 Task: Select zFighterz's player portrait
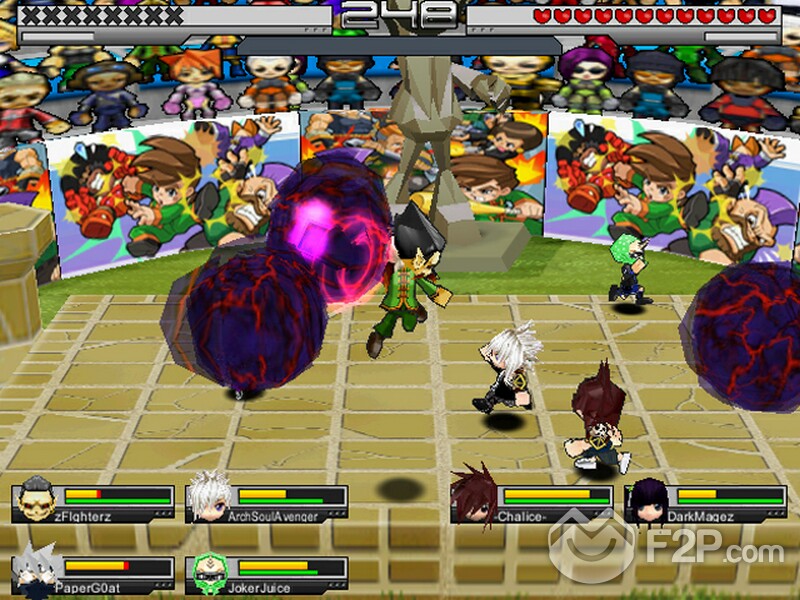pyautogui.click(x=36, y=499)
